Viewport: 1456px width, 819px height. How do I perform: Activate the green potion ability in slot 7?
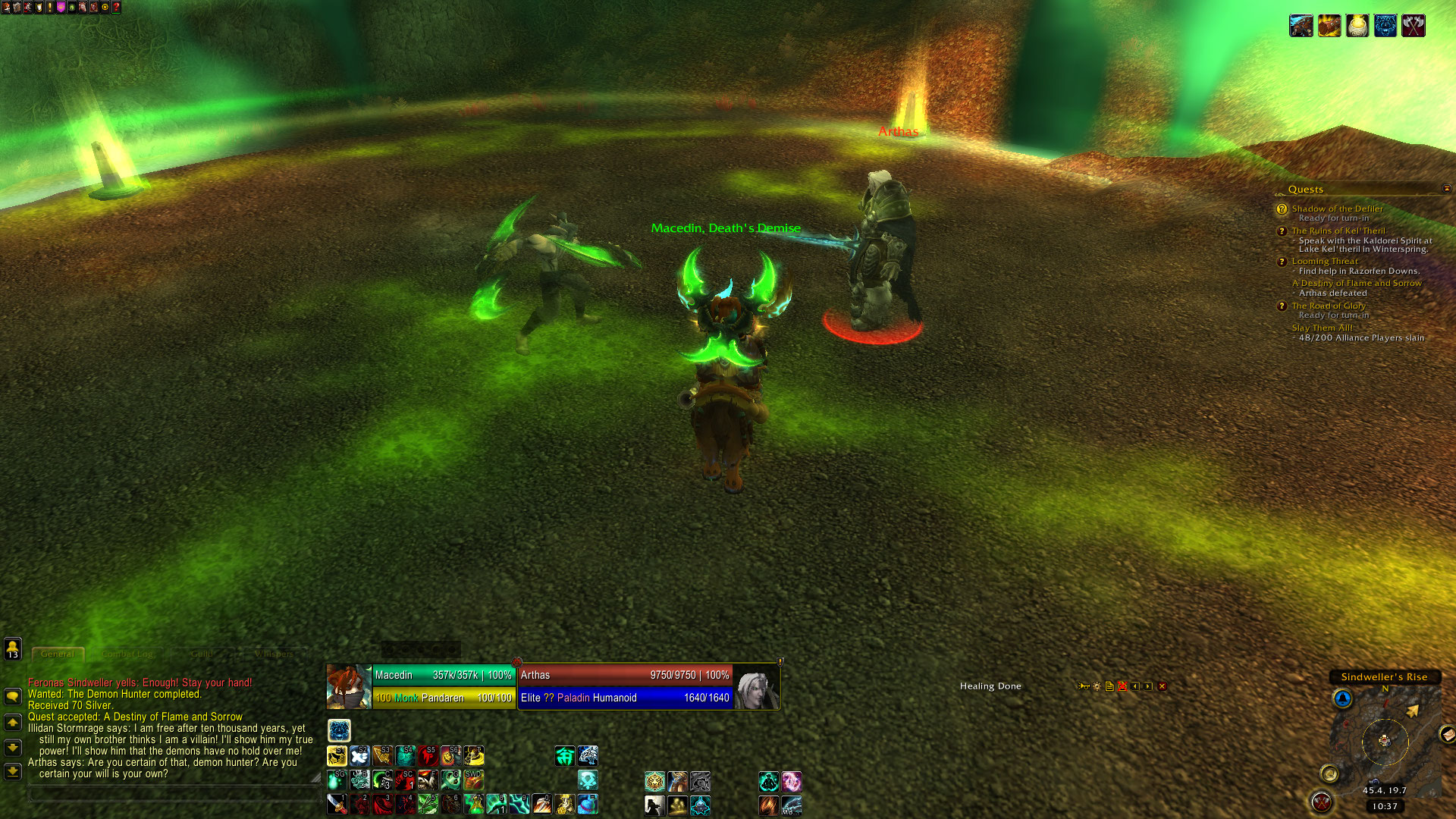pyautogui.click(x=473, y=804)
